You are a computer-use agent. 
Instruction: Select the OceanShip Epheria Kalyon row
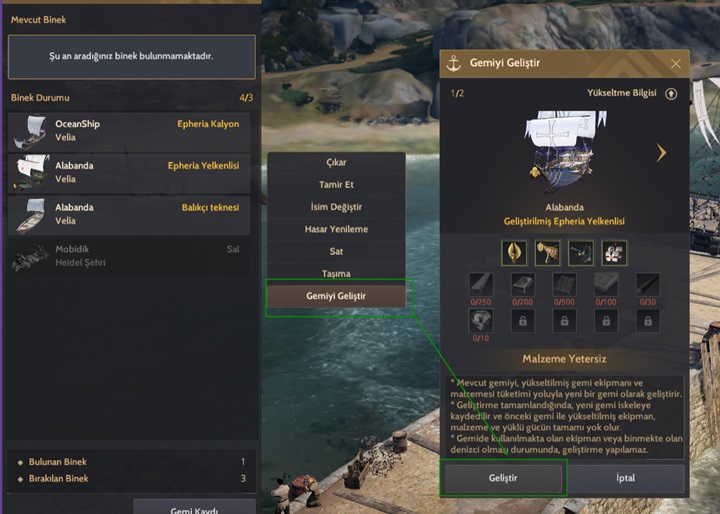(x=131, y=130)
